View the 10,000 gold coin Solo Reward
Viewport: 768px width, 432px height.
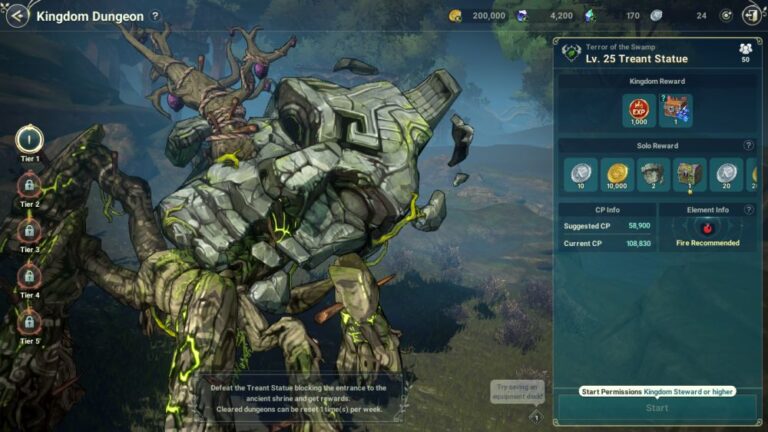point(617,174)
